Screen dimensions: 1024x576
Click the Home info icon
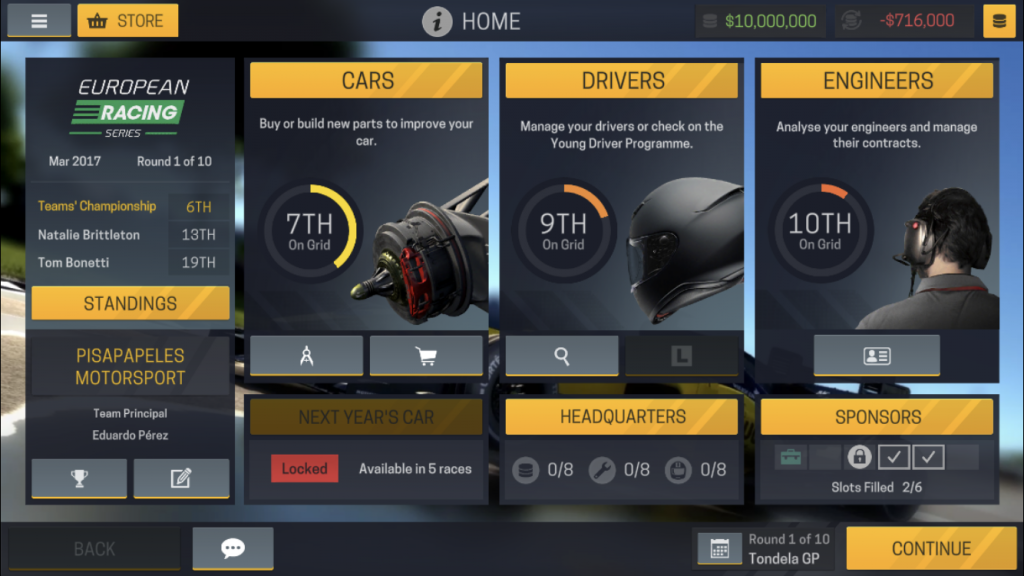click(437, 21)
